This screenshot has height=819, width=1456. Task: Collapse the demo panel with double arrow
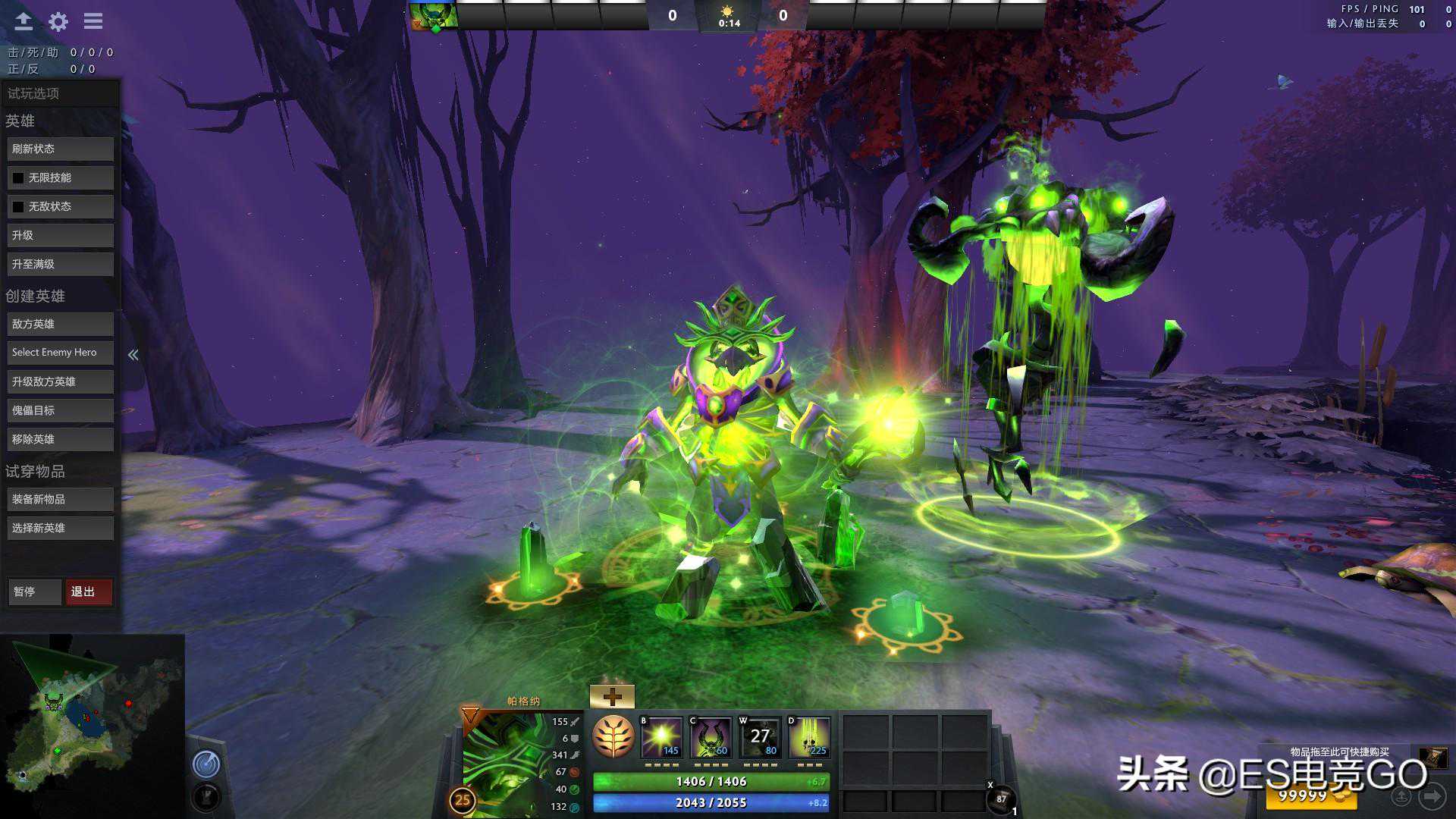tap(133, 355)
